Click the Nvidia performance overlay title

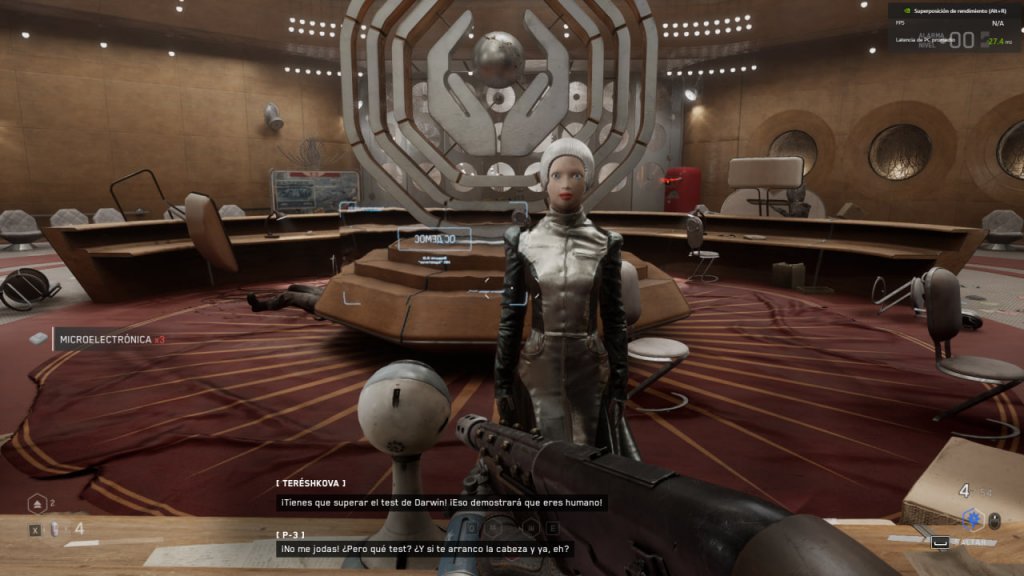tap(960, 10)
